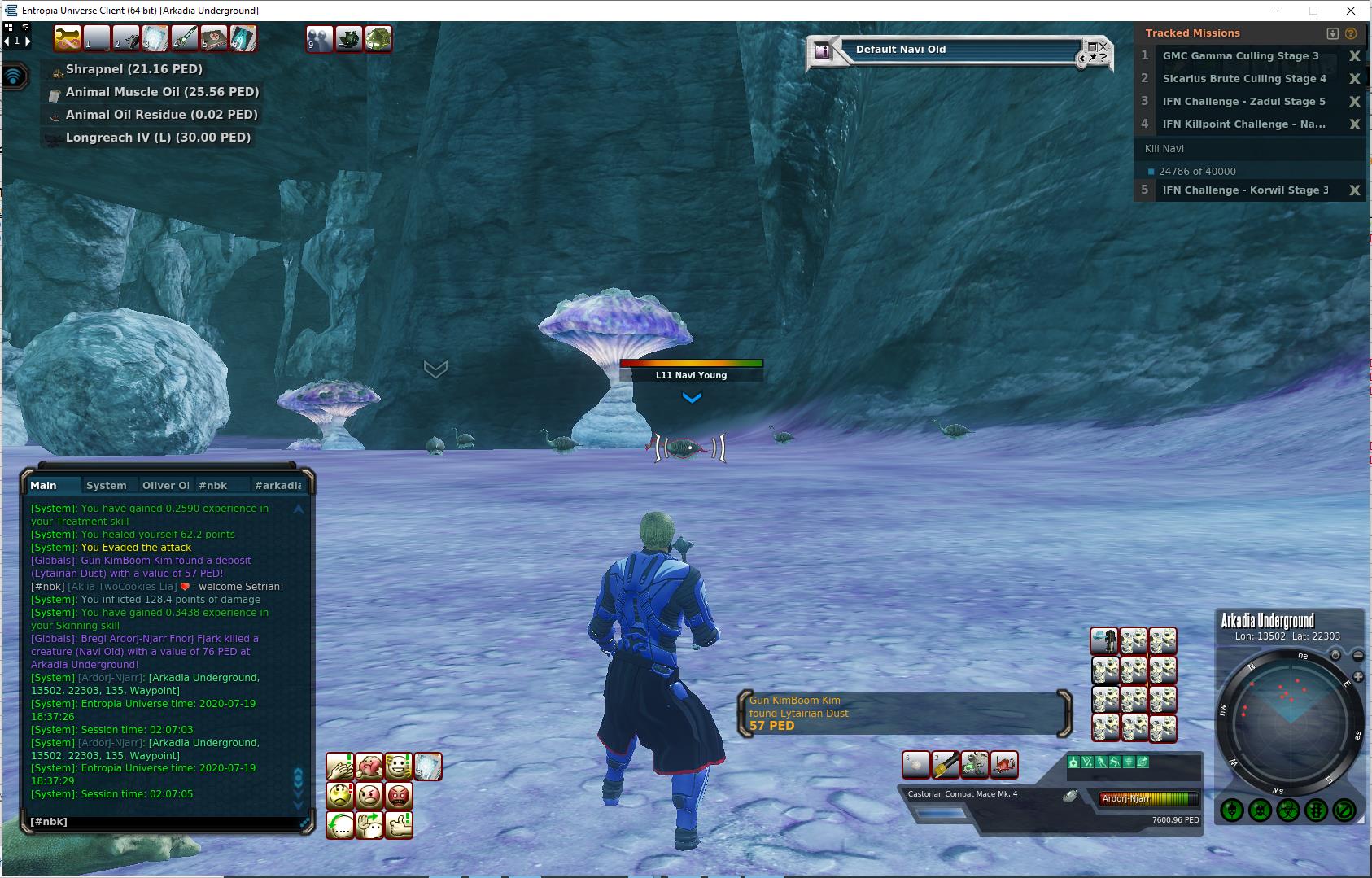Go to the next action bar page

coord(28,41)
